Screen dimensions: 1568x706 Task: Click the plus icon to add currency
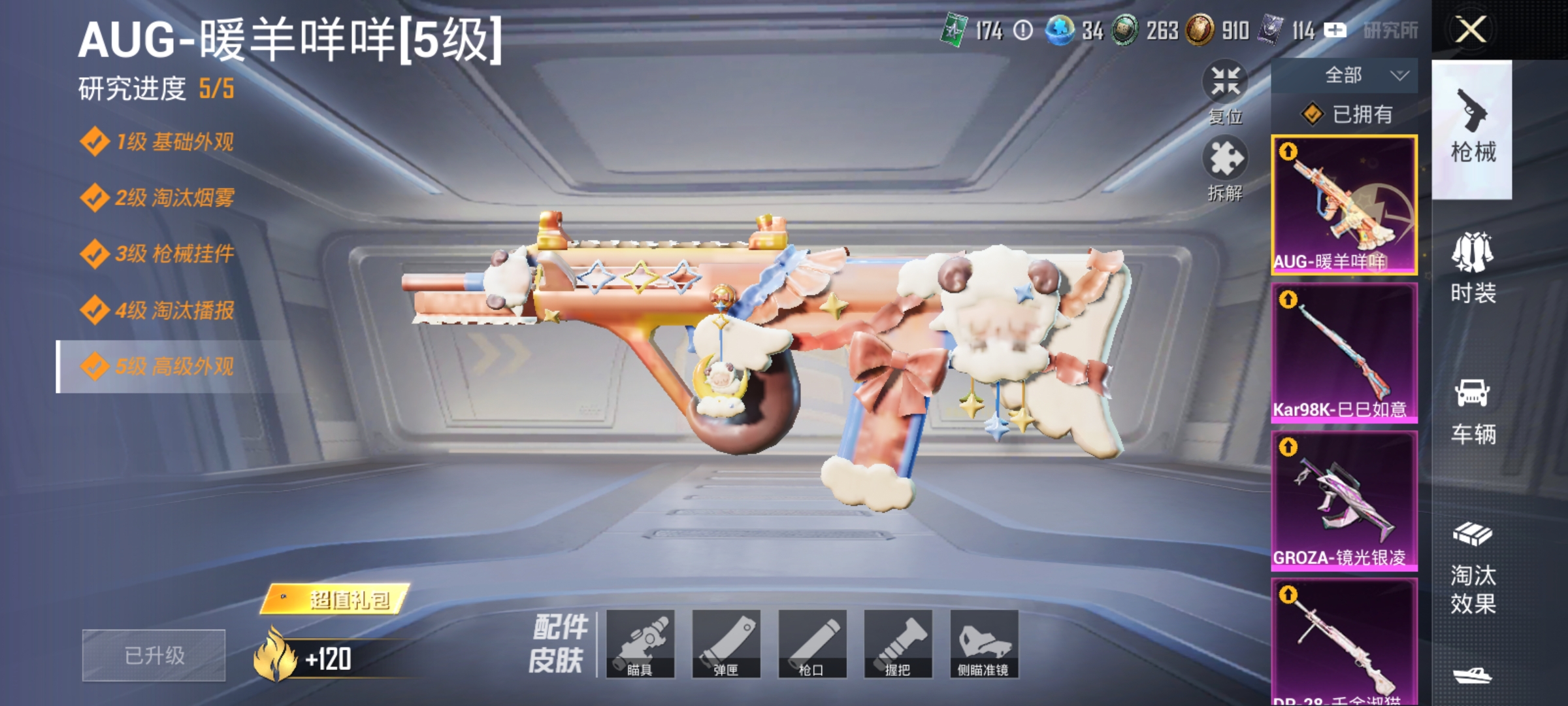pyautogui.click(x=1335, y=29)
